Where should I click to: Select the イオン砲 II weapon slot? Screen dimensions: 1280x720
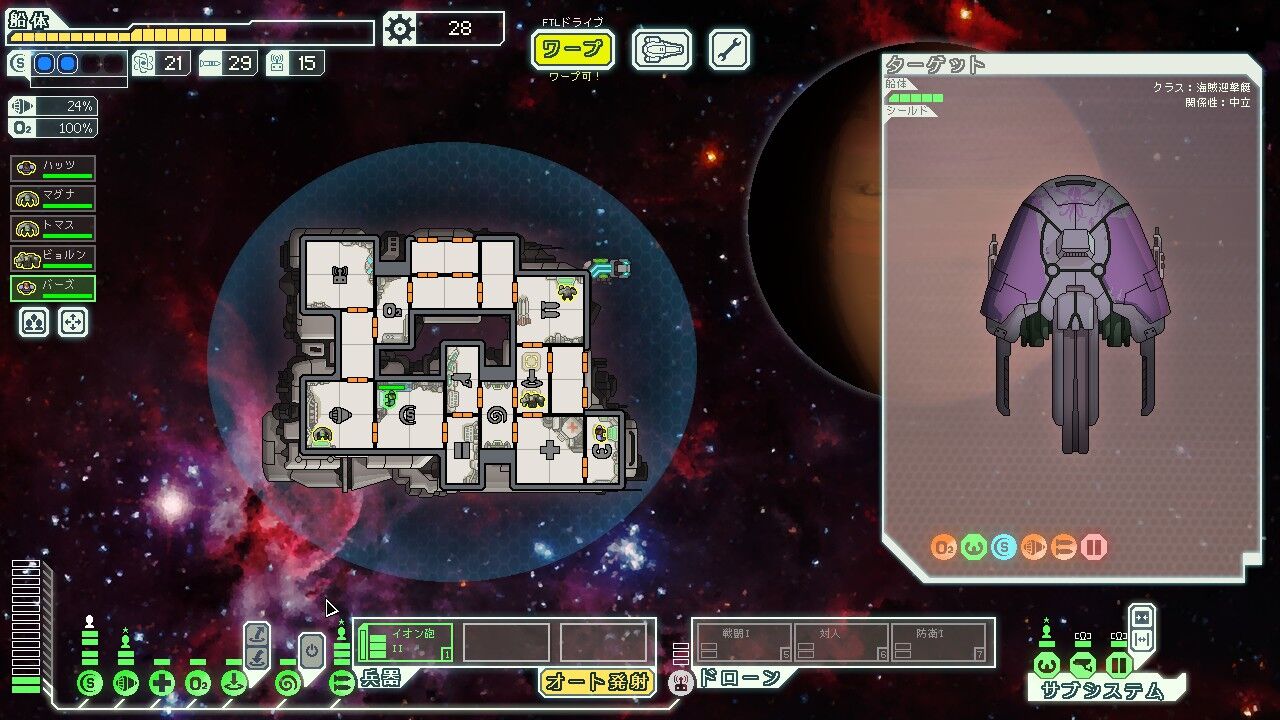(x=405, y=642)
